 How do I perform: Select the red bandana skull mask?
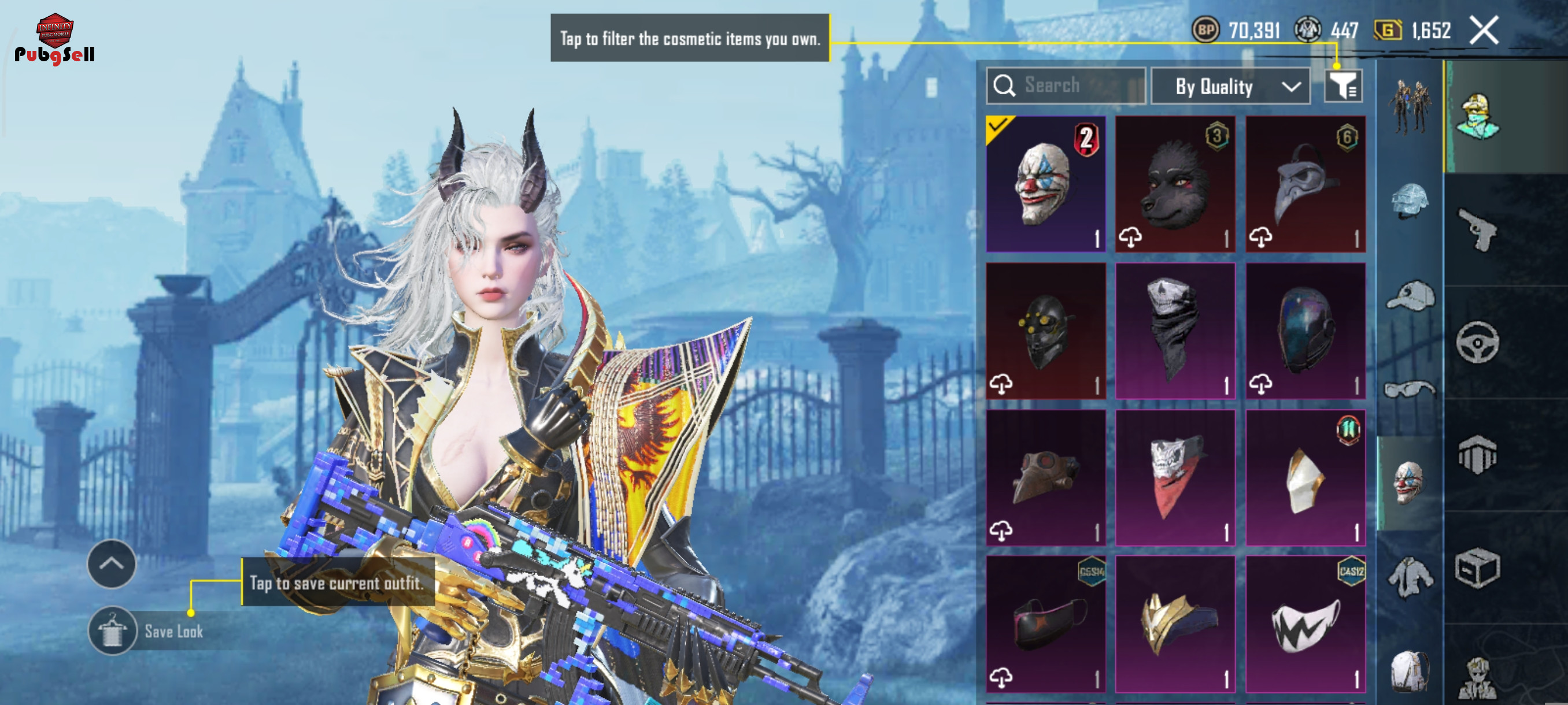point(1175,477)
